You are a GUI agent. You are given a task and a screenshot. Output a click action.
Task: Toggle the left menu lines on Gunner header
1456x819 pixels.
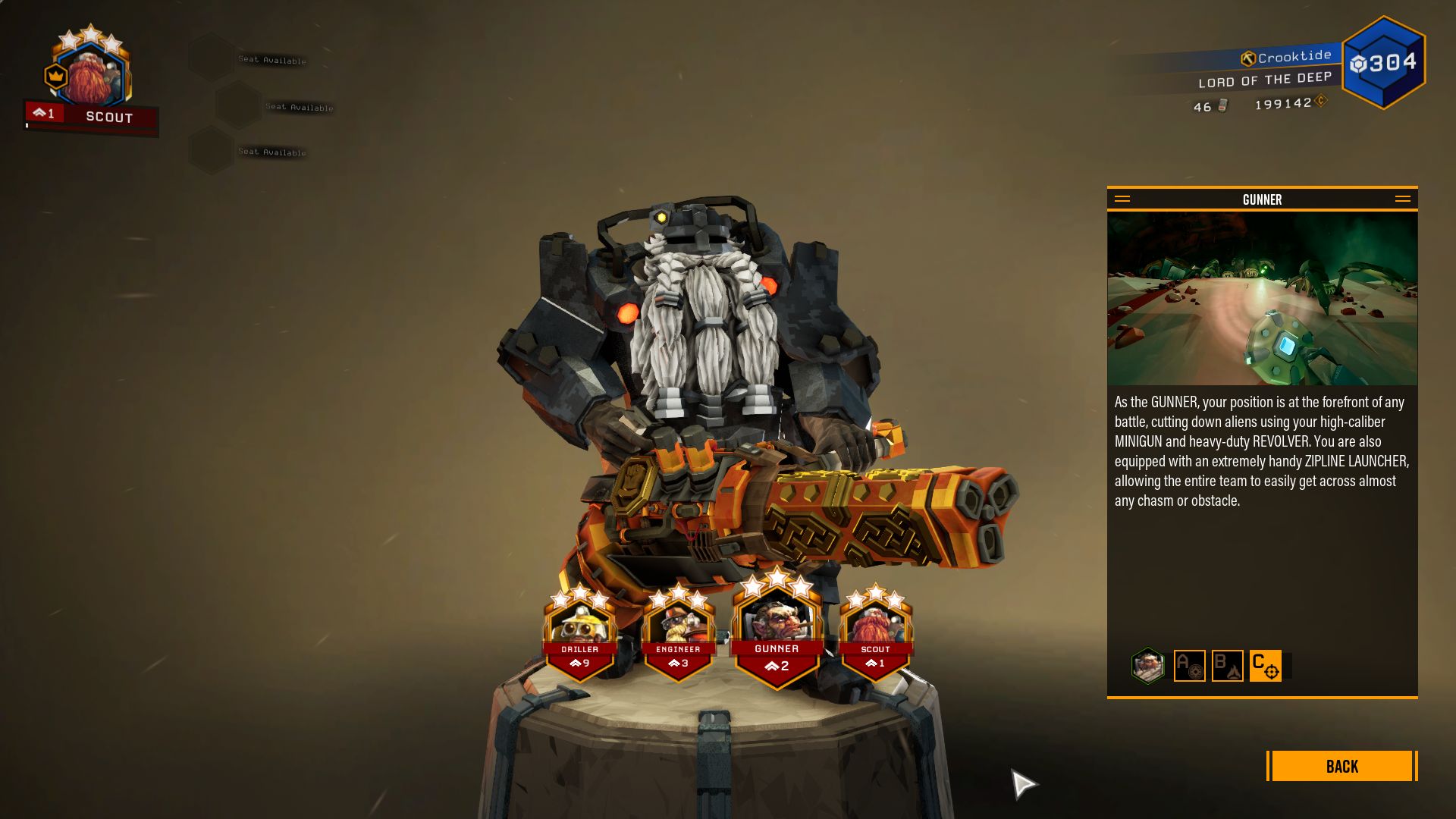[x=1122, y=199]
